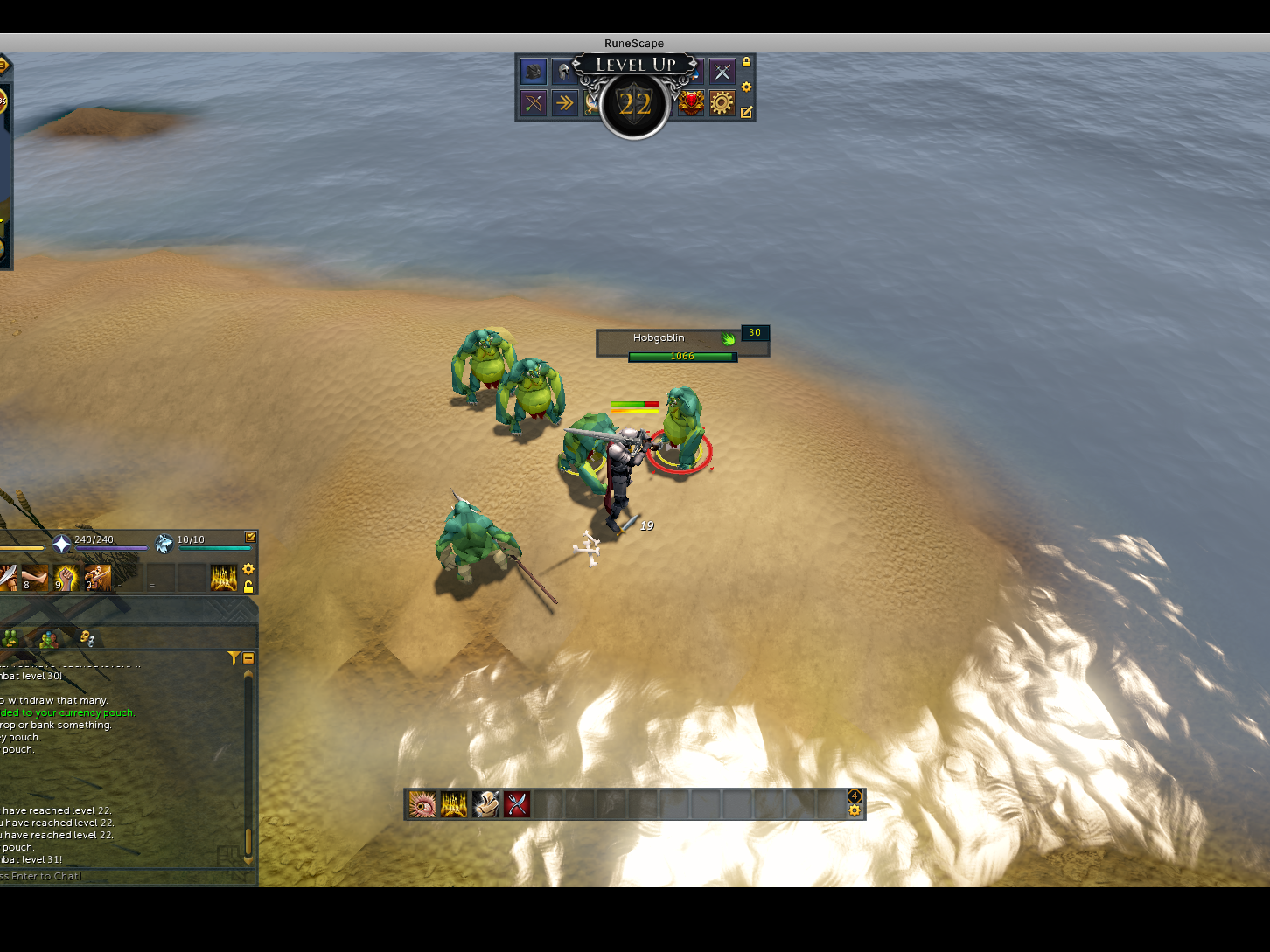
Task: Click the prayer points star icon
Action: (61, 543)
